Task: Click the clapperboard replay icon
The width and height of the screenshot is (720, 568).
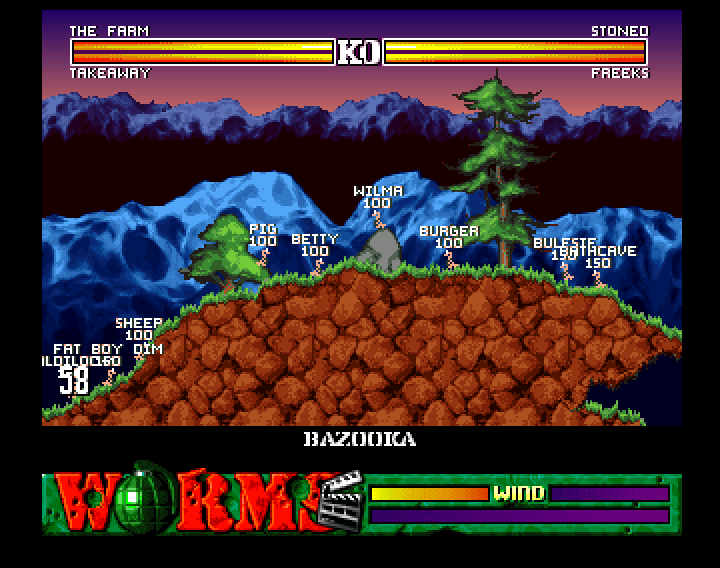Action: point(338,500)
